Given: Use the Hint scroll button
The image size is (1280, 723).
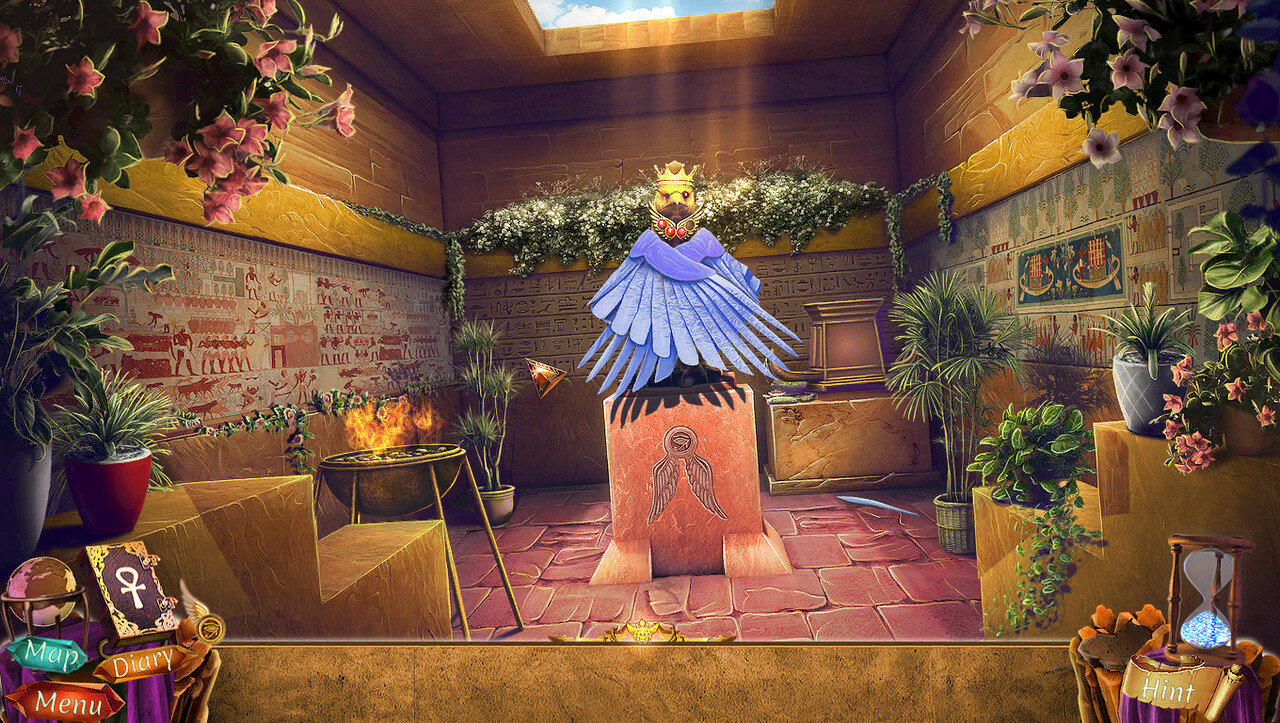Looking at the screenshot, I should (x=1169, y=688).
